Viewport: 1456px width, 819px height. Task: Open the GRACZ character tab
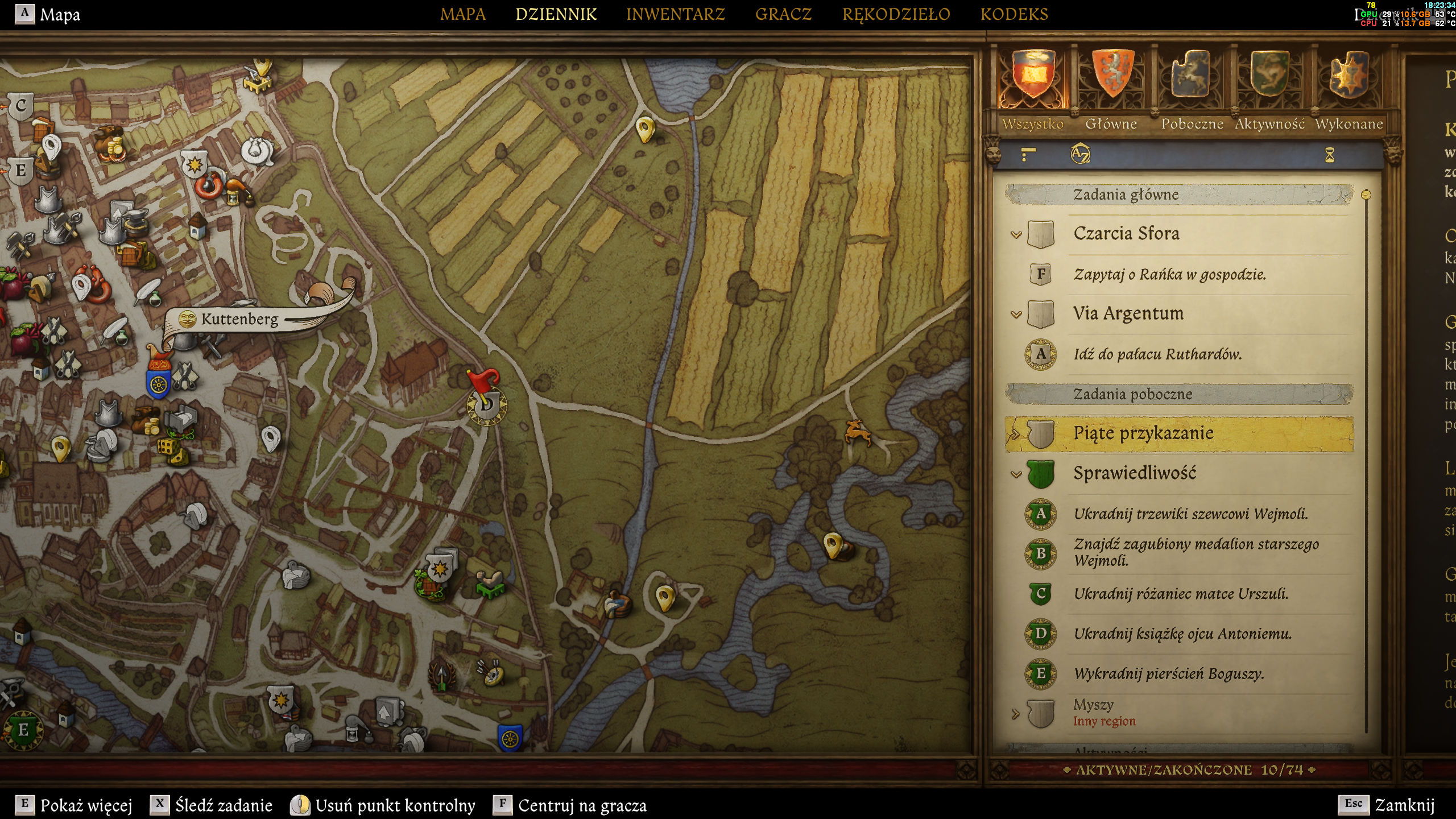[783, 14]
